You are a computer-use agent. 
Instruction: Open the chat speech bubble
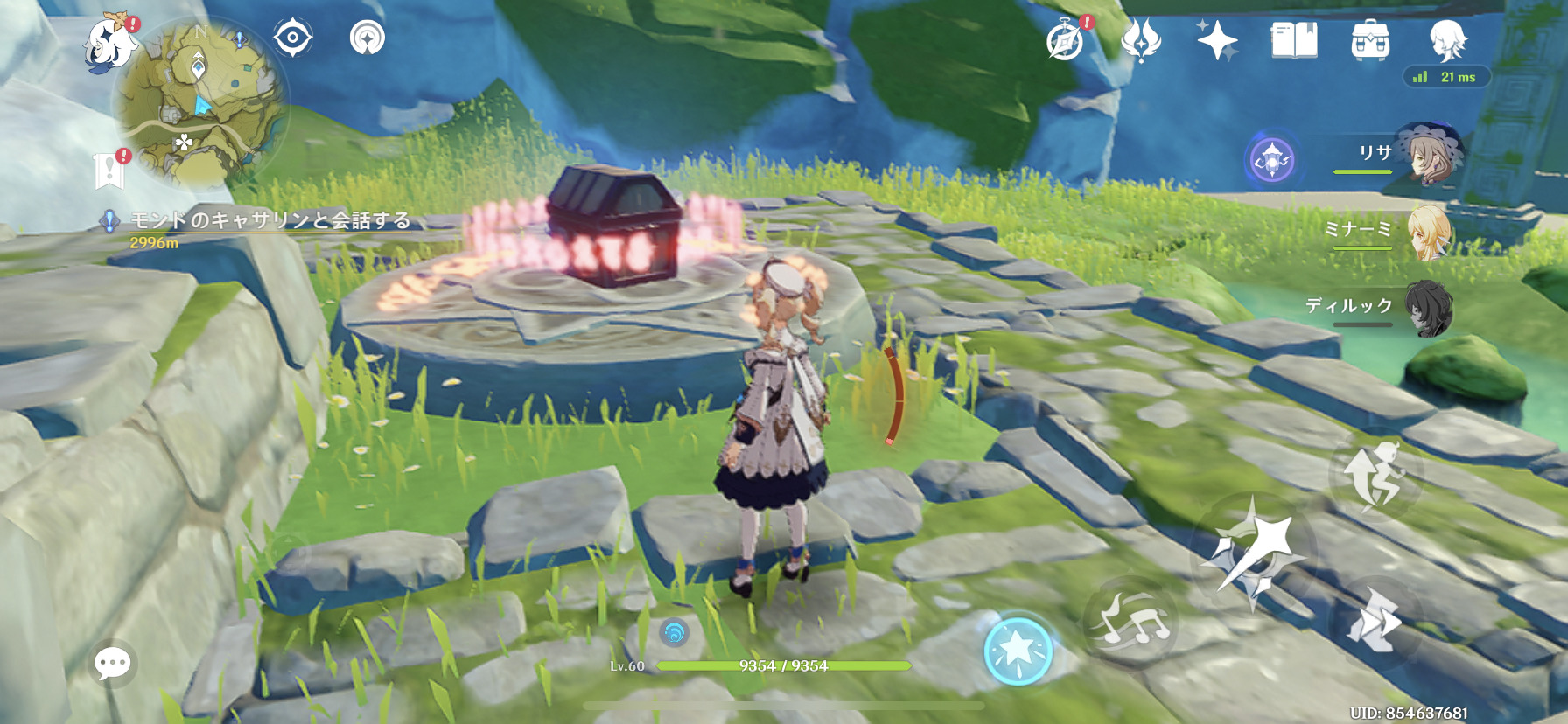pos(113,664)
